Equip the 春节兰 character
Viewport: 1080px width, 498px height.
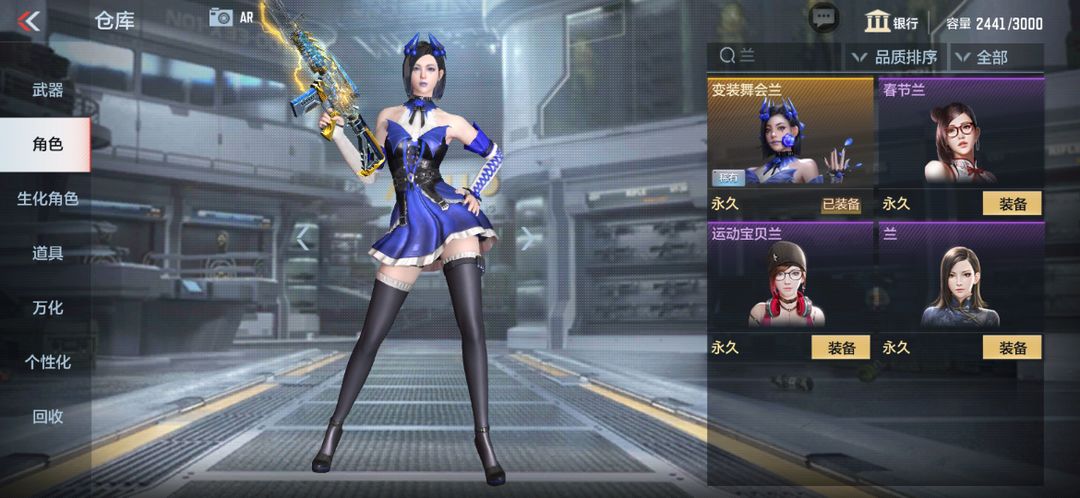tap(1012, 204)
